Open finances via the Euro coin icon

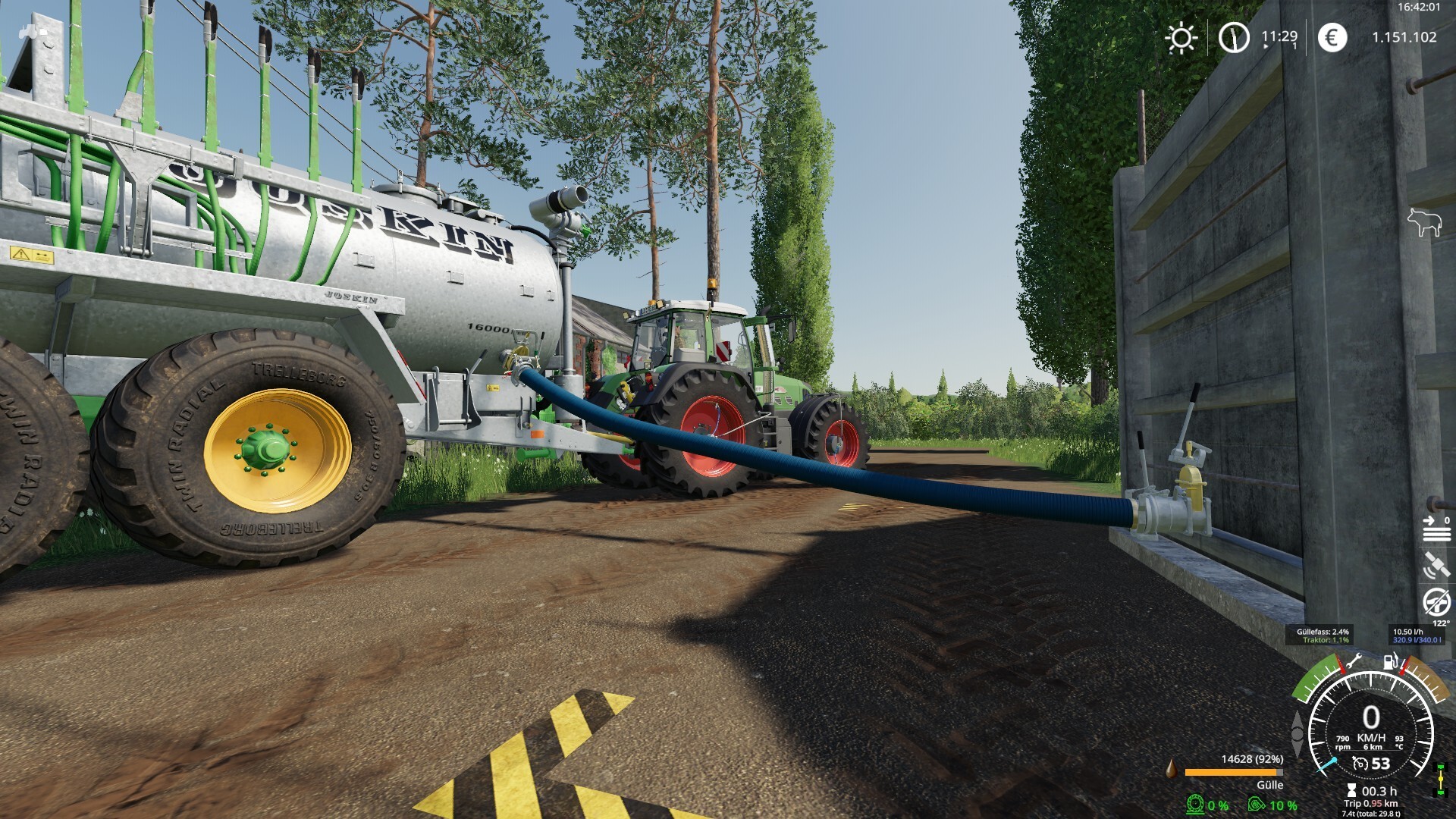coord(1332,37)
